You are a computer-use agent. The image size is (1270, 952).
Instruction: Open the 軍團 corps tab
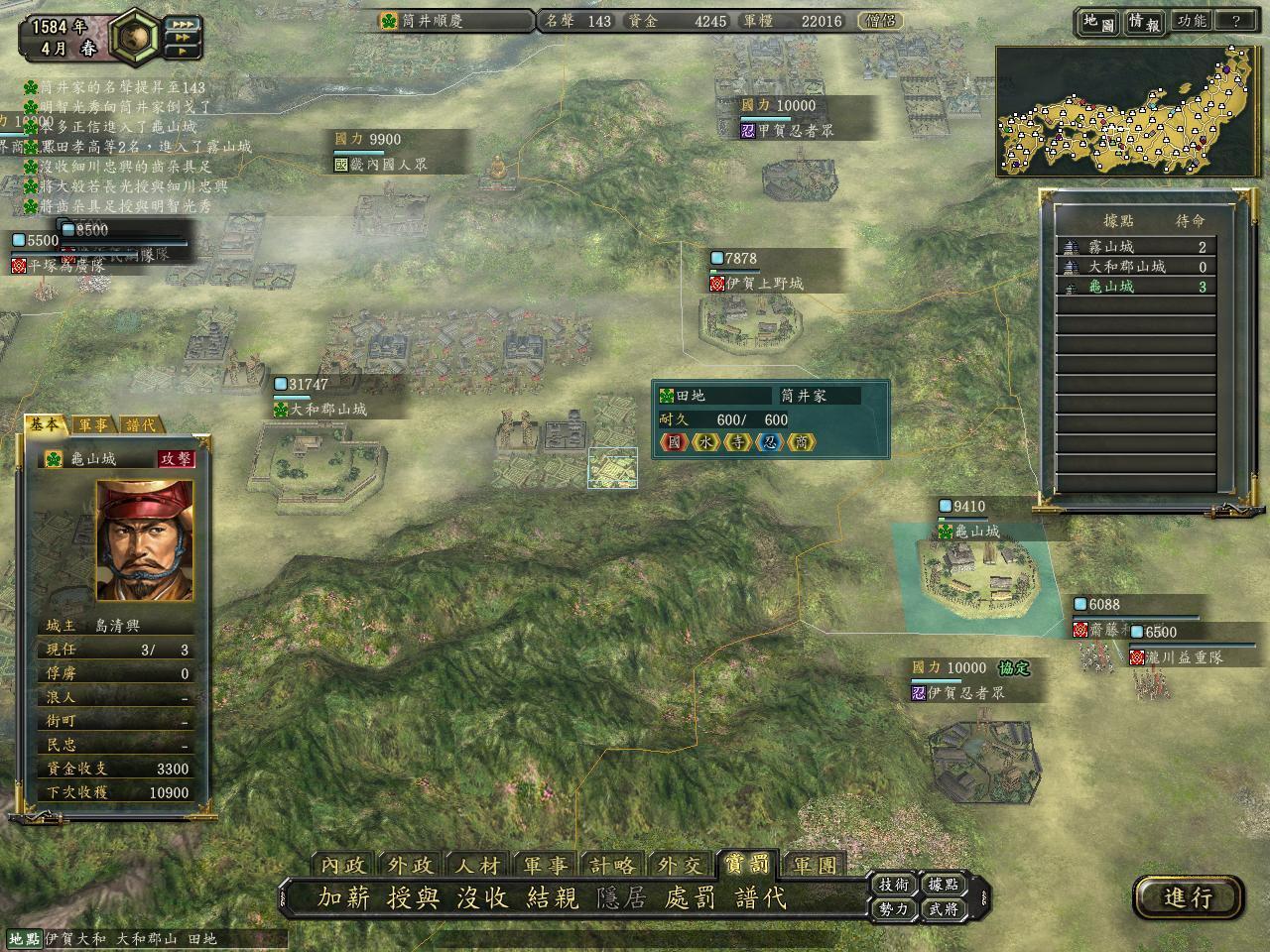tap(815, 865)
